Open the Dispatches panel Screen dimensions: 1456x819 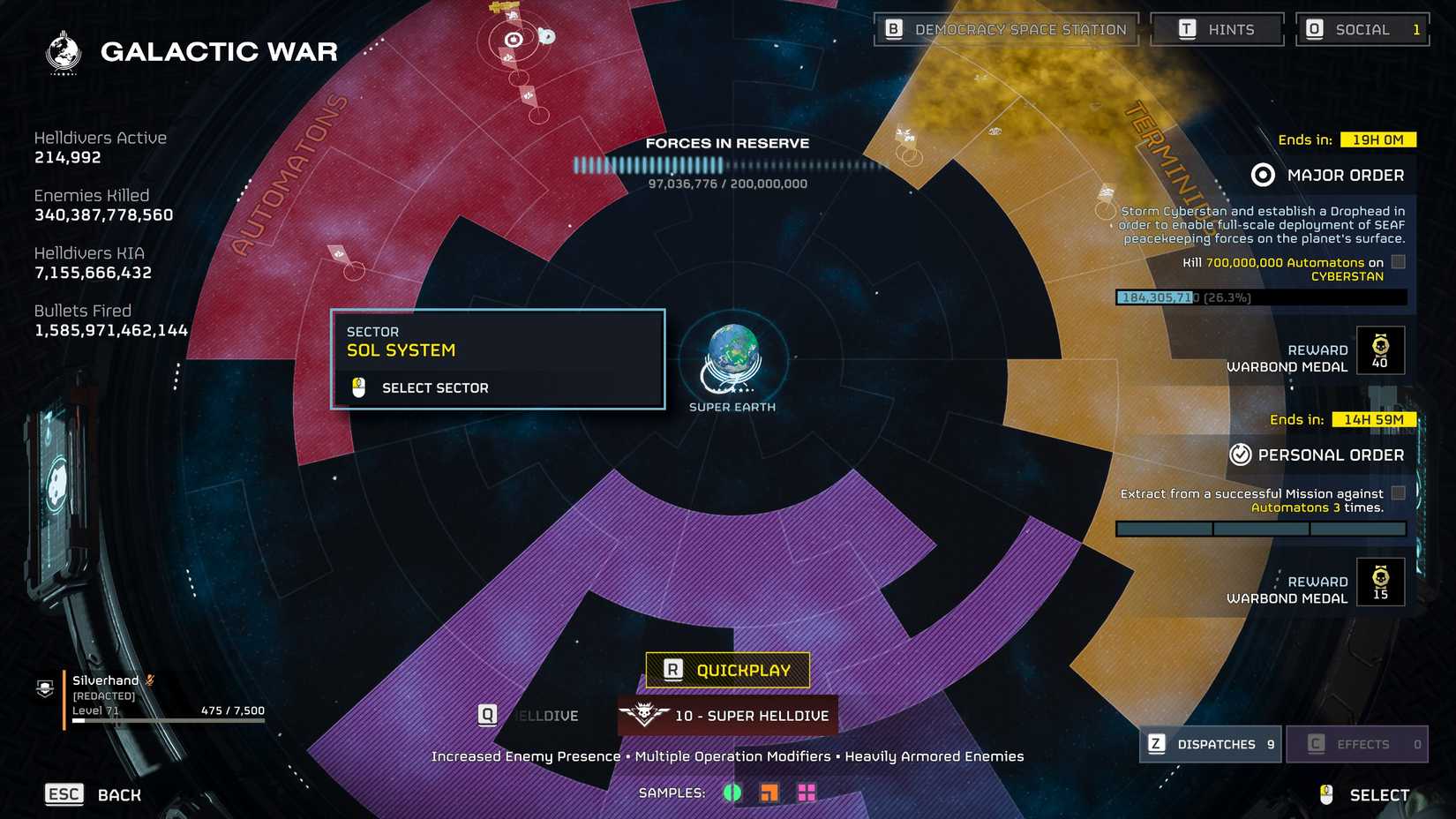point(1210,744)
